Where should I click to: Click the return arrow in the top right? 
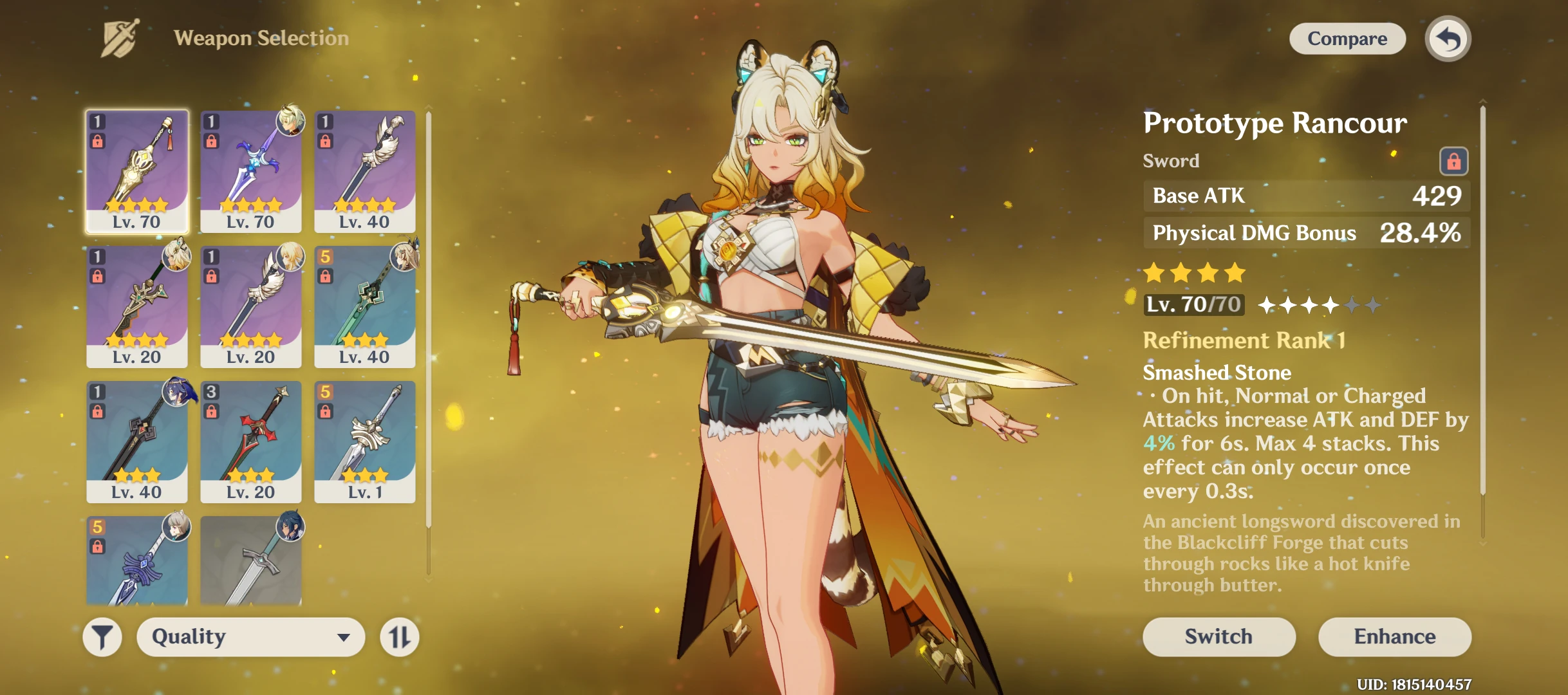pyautogui.click(x=1448, y=39)
